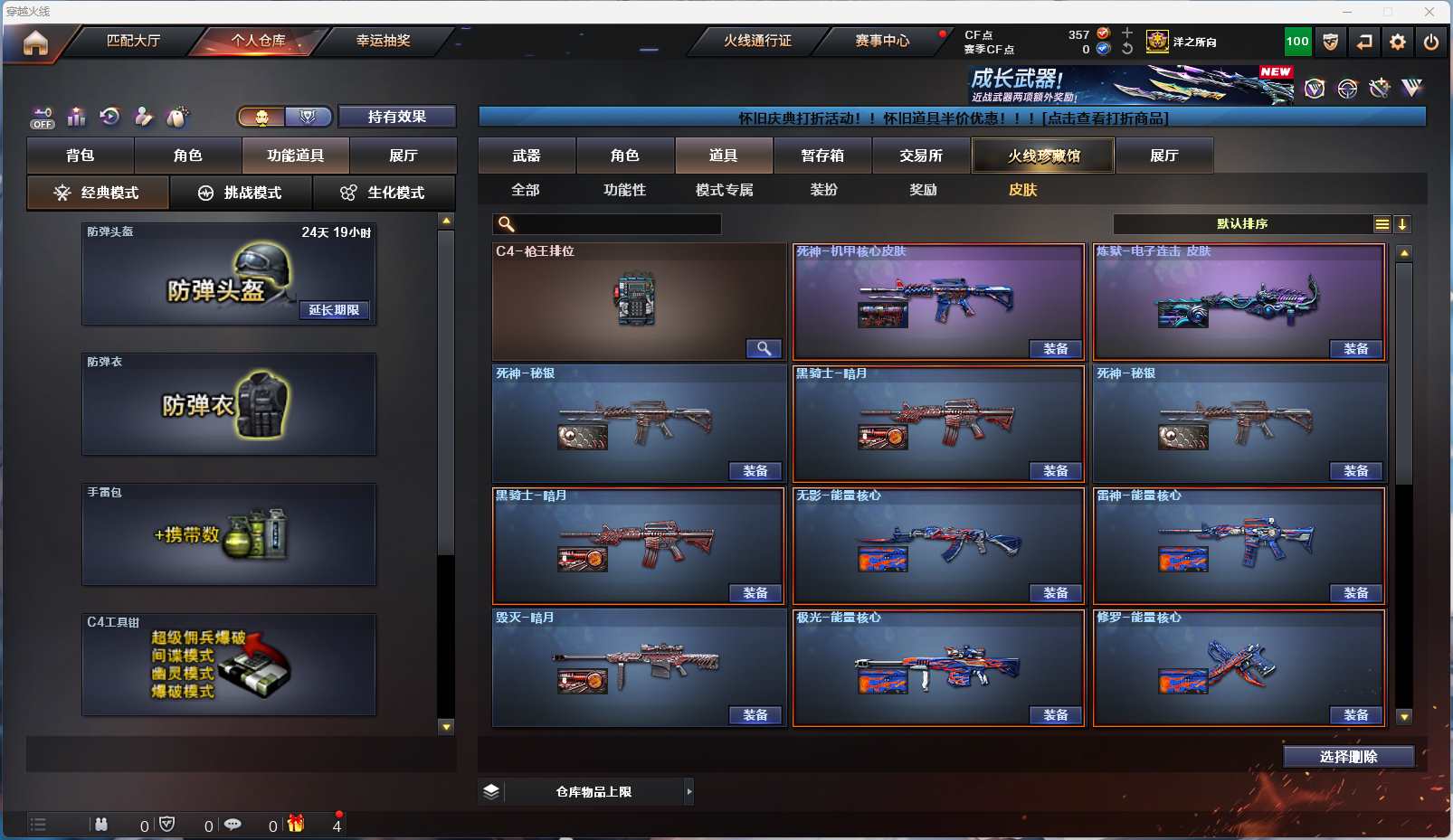The image size is (1453, 840).
Task: Show the 持有效果 owned effects
Action: 396,117
